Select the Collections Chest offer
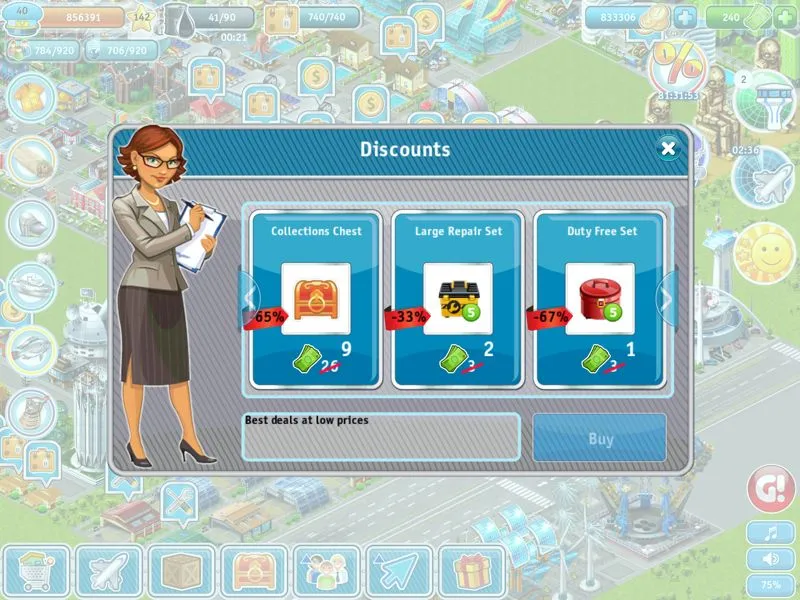This screenshot has width=800, height=600. click(315, 298)
